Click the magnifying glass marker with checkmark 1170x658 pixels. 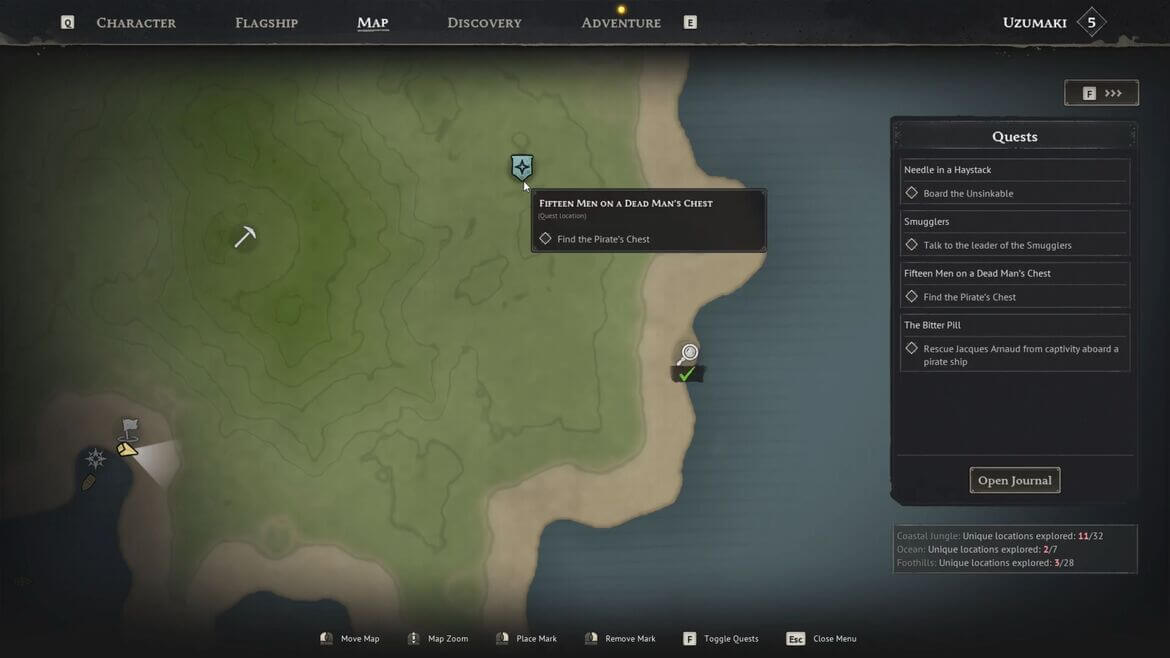pos(687,355)
